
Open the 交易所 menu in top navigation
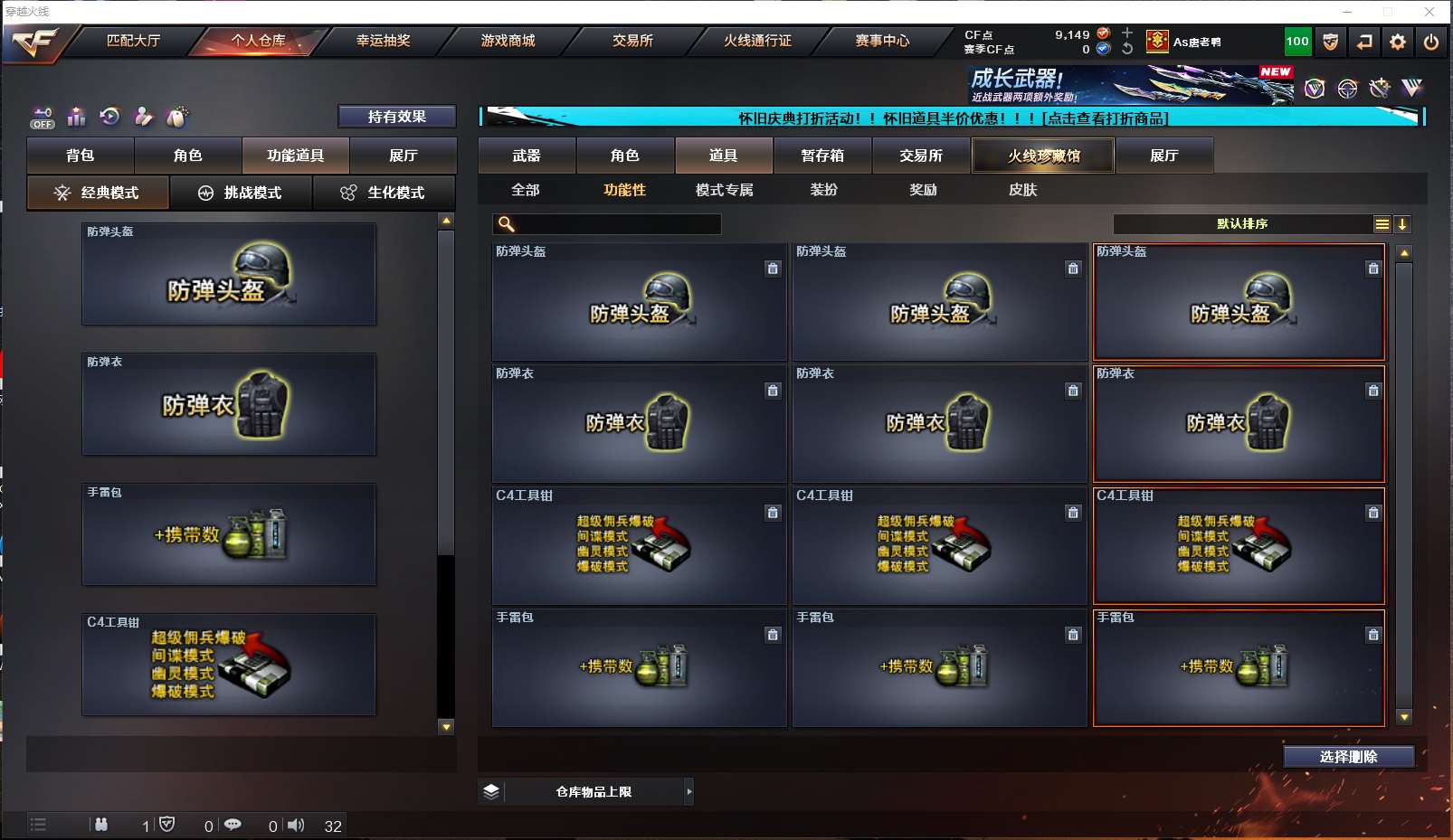coord(632,41)
